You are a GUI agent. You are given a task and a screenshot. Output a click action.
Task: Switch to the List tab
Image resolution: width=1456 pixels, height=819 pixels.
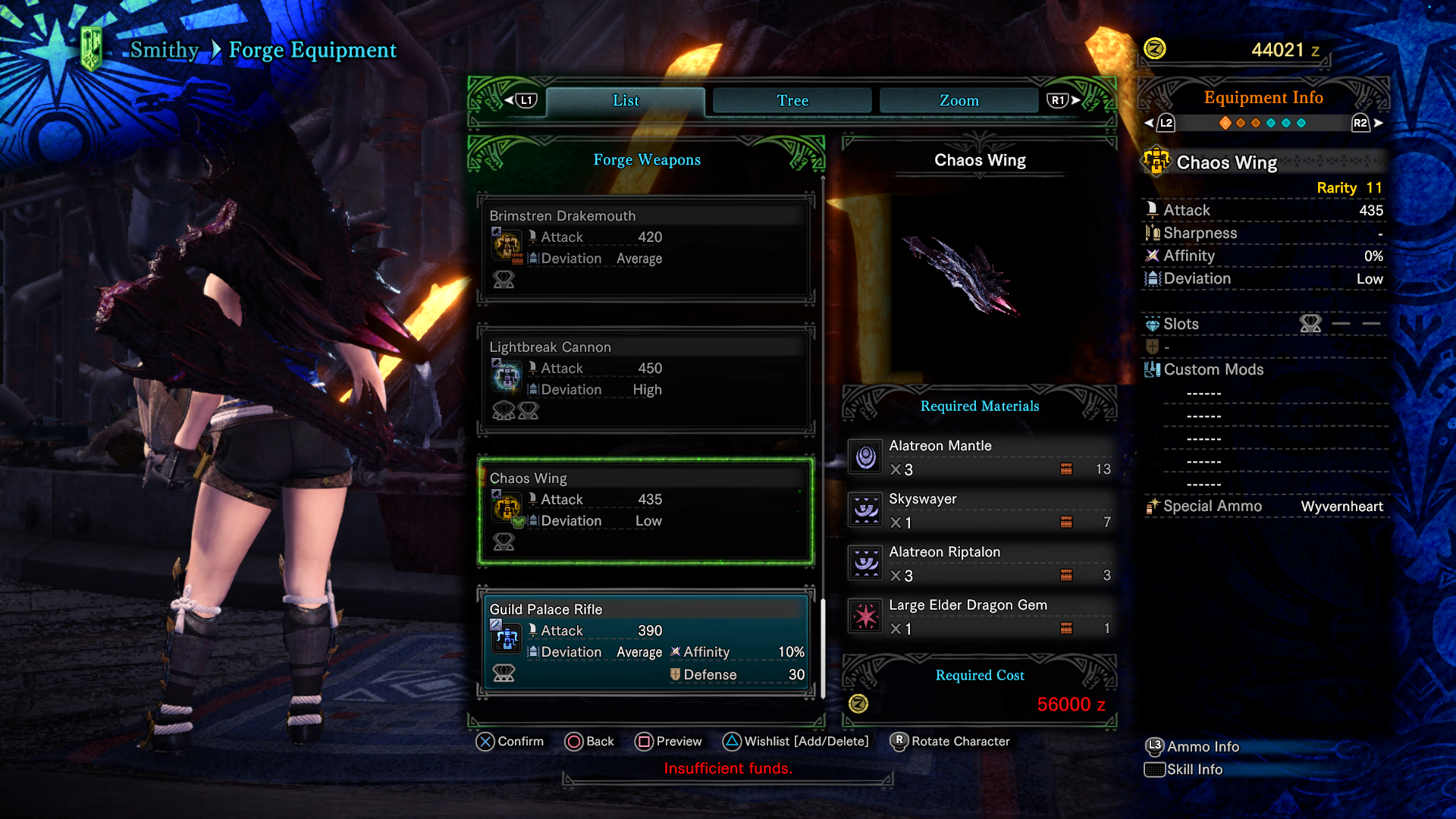click(x=626, y=101)
